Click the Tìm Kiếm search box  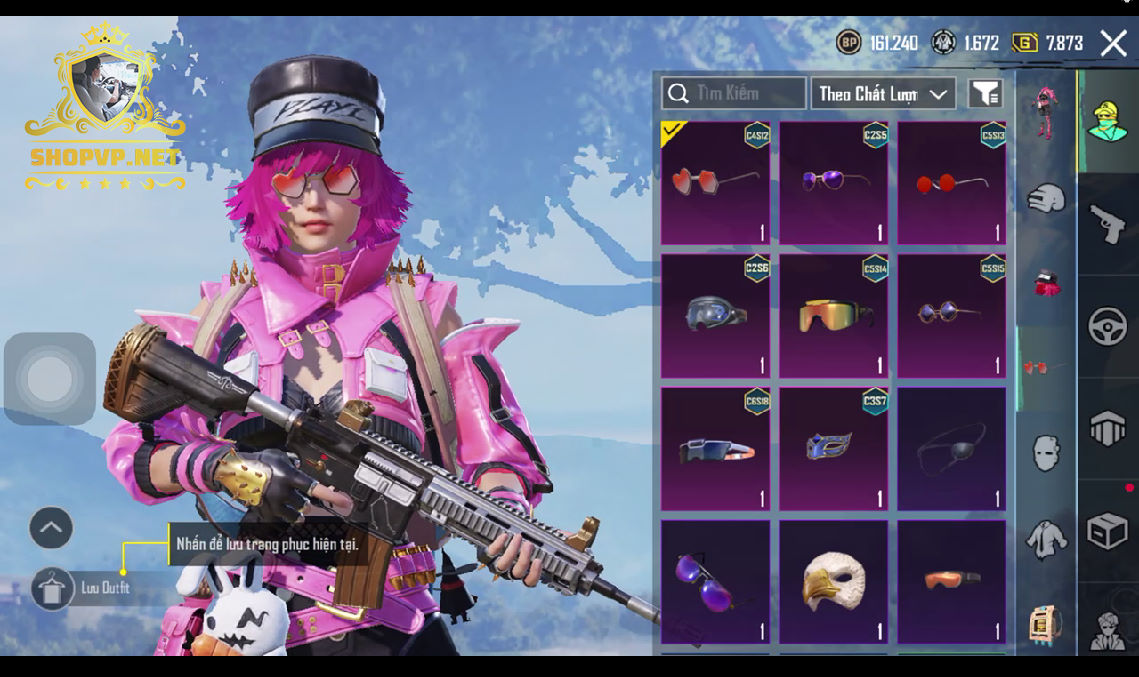point(733,93)
